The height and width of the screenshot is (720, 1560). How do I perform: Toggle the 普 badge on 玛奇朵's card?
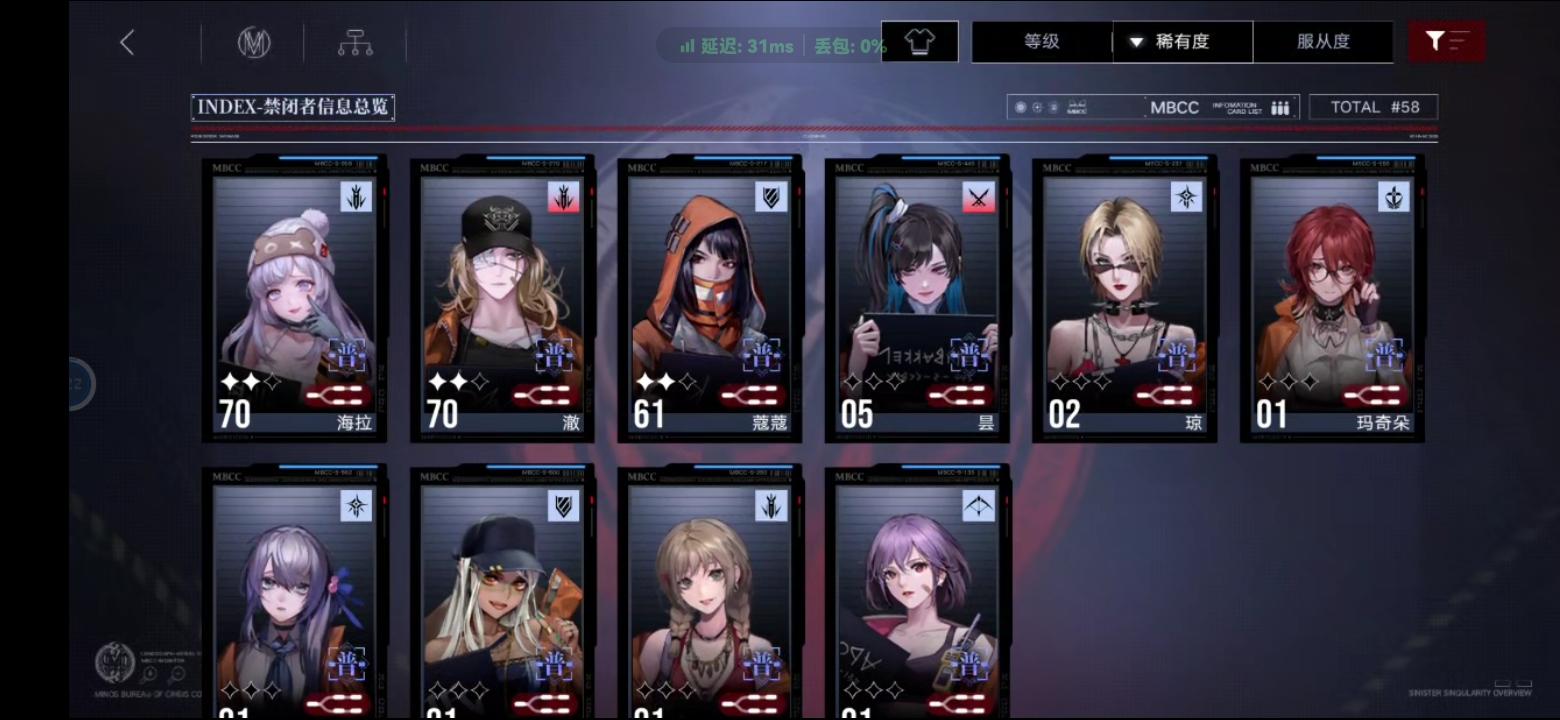(x=1385, y=354)
